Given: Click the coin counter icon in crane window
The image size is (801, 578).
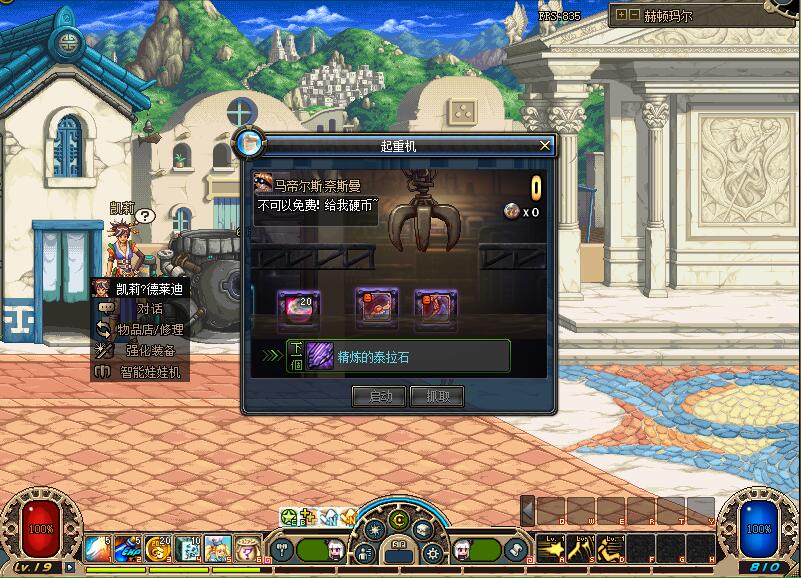Looking at the screenshot, I should [512, 212].
